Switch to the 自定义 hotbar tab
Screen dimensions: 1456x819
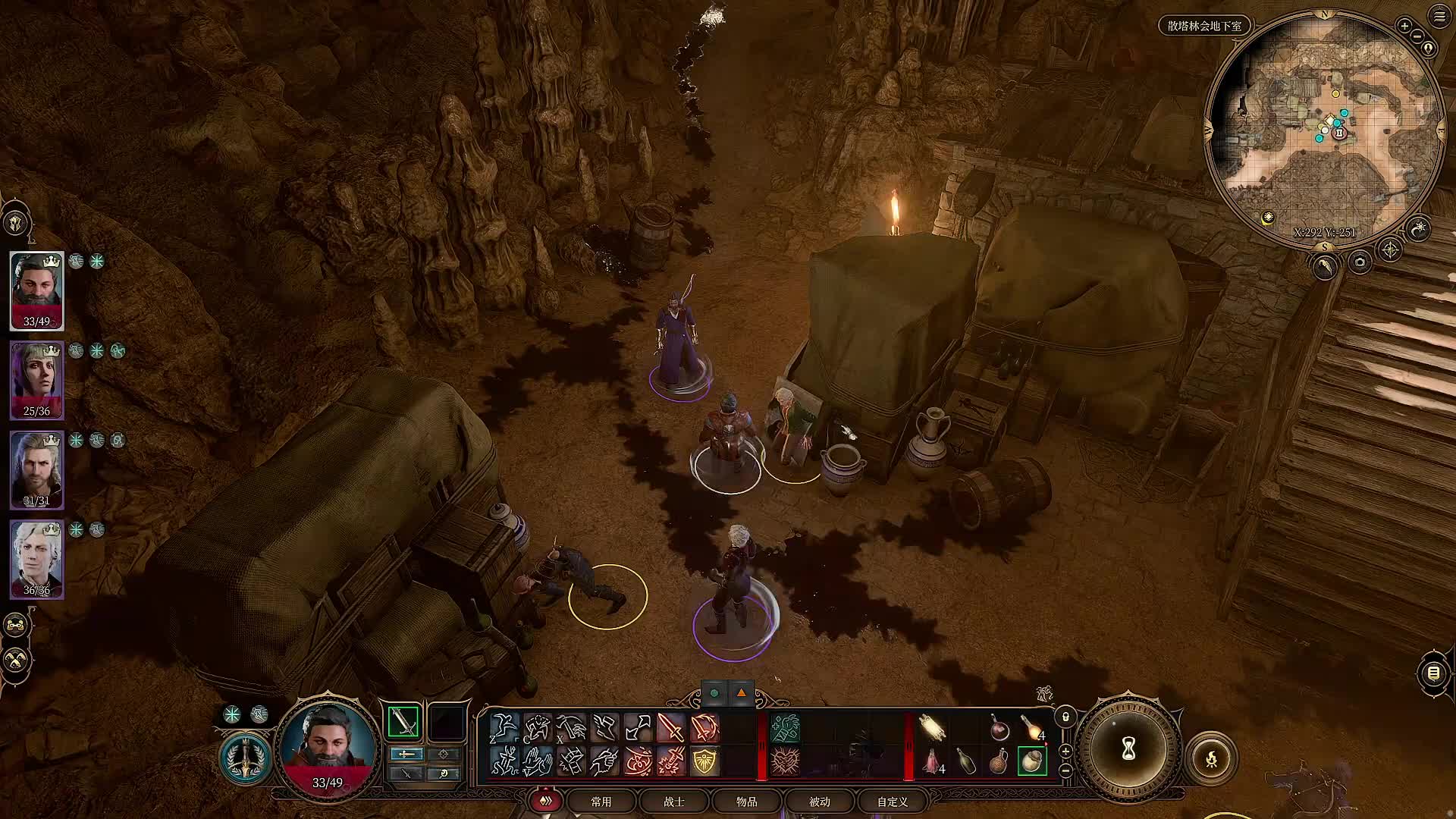tap(893, 802)
